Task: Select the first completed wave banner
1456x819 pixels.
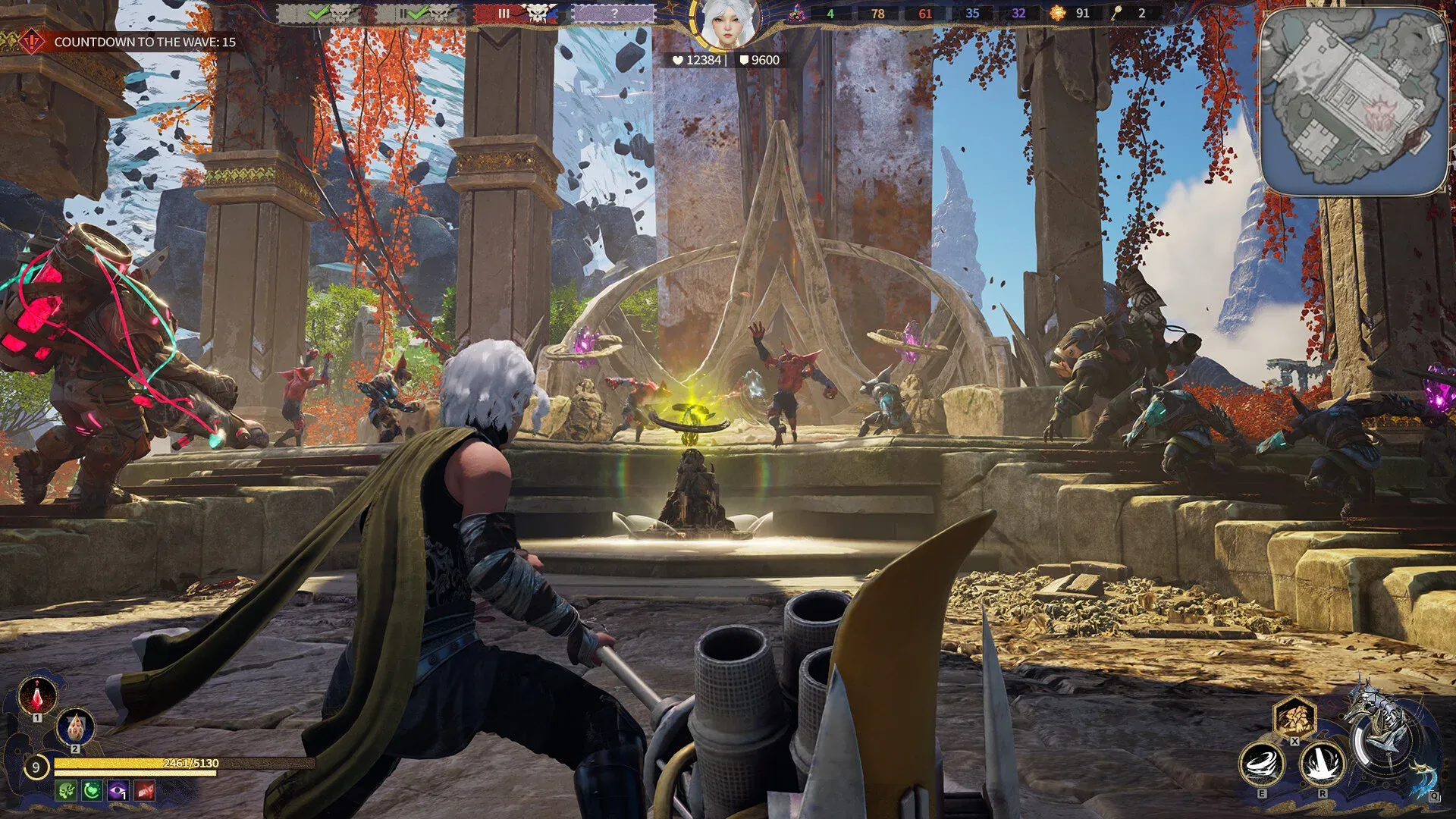Action: point(318,14)
